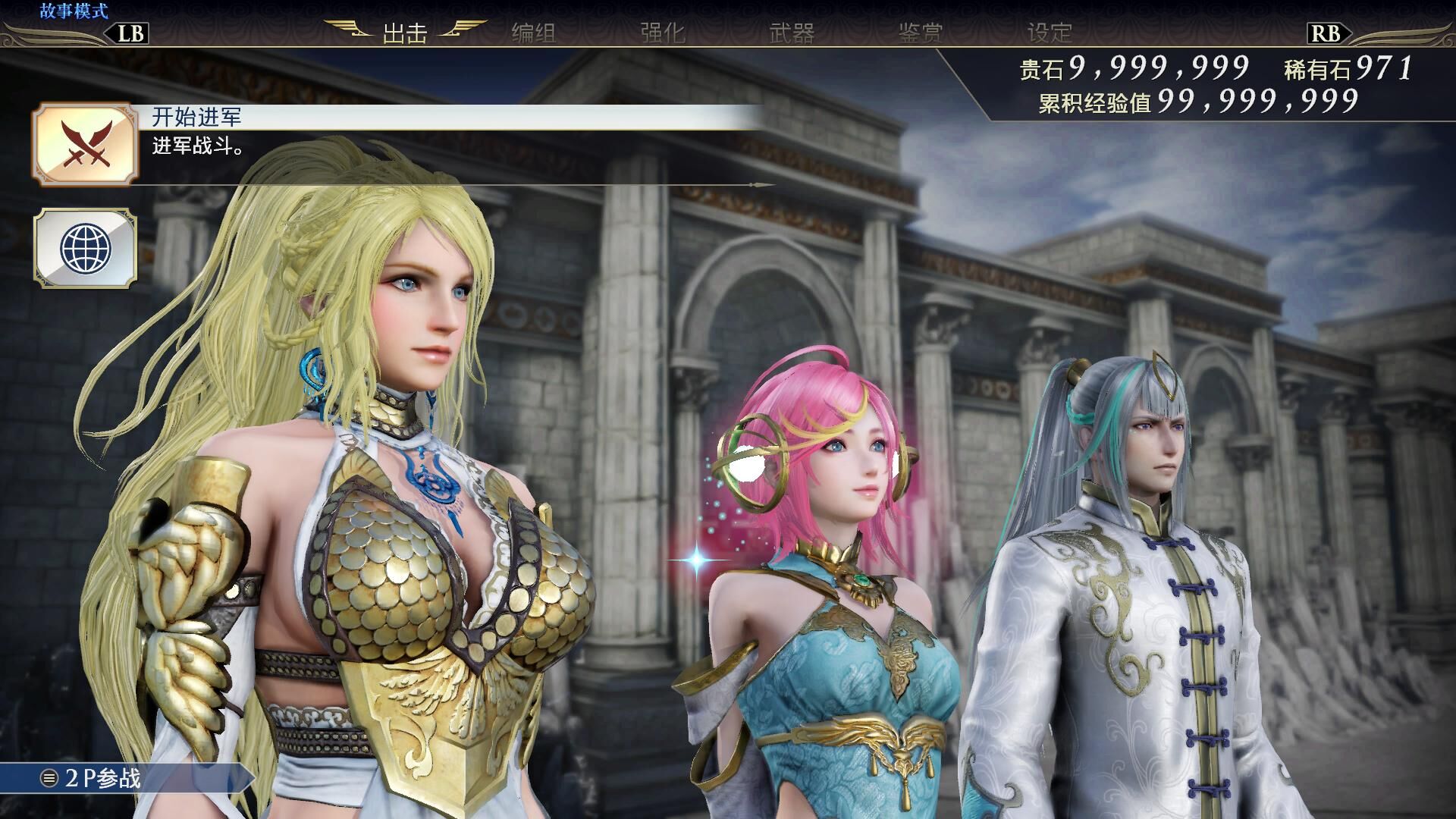
Task: Open the globe online play icon
Action: click(x=85, y=248)
